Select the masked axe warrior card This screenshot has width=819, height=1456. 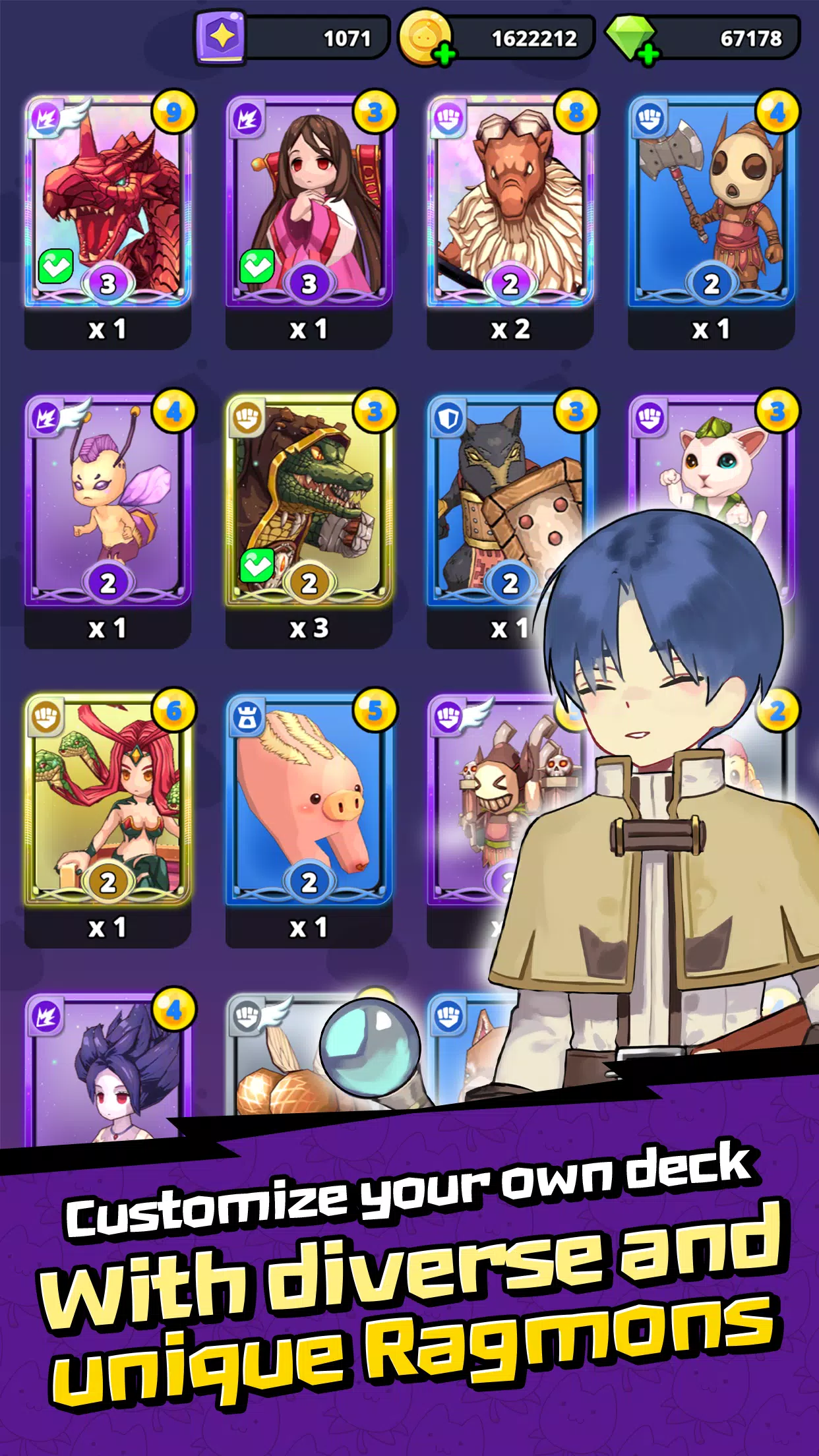coord(711,201)
